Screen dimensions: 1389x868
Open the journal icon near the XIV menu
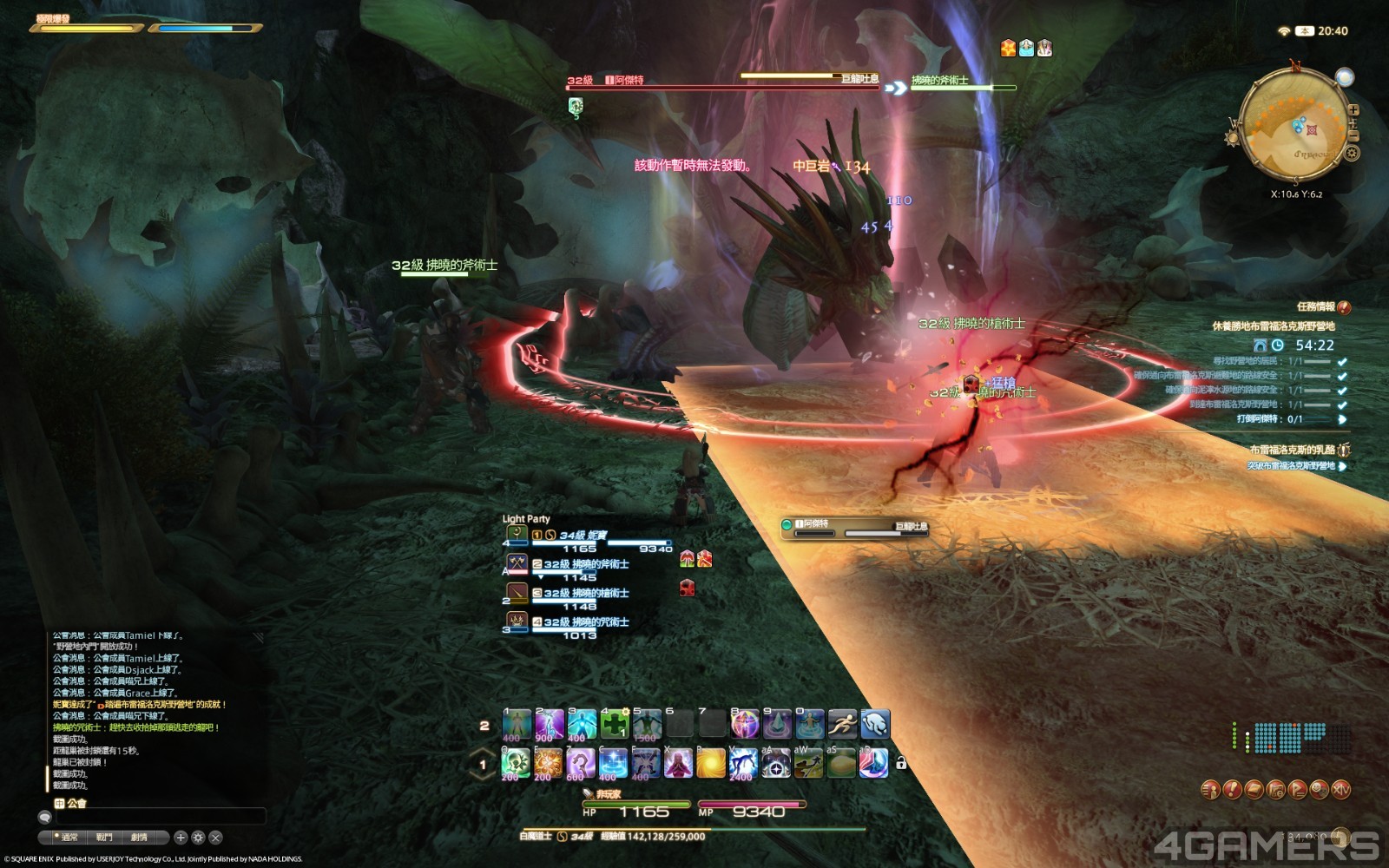[x=1254, y=790]
